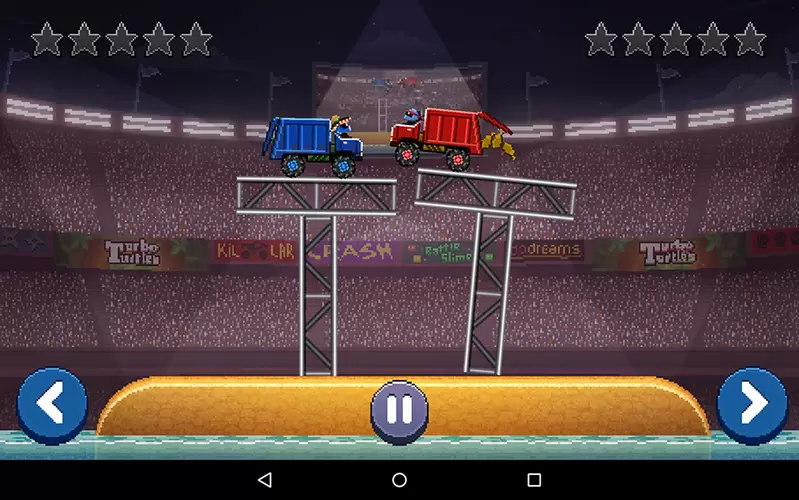Tap the right arrow drive button
799x500 pixels.
coord(752,405)
